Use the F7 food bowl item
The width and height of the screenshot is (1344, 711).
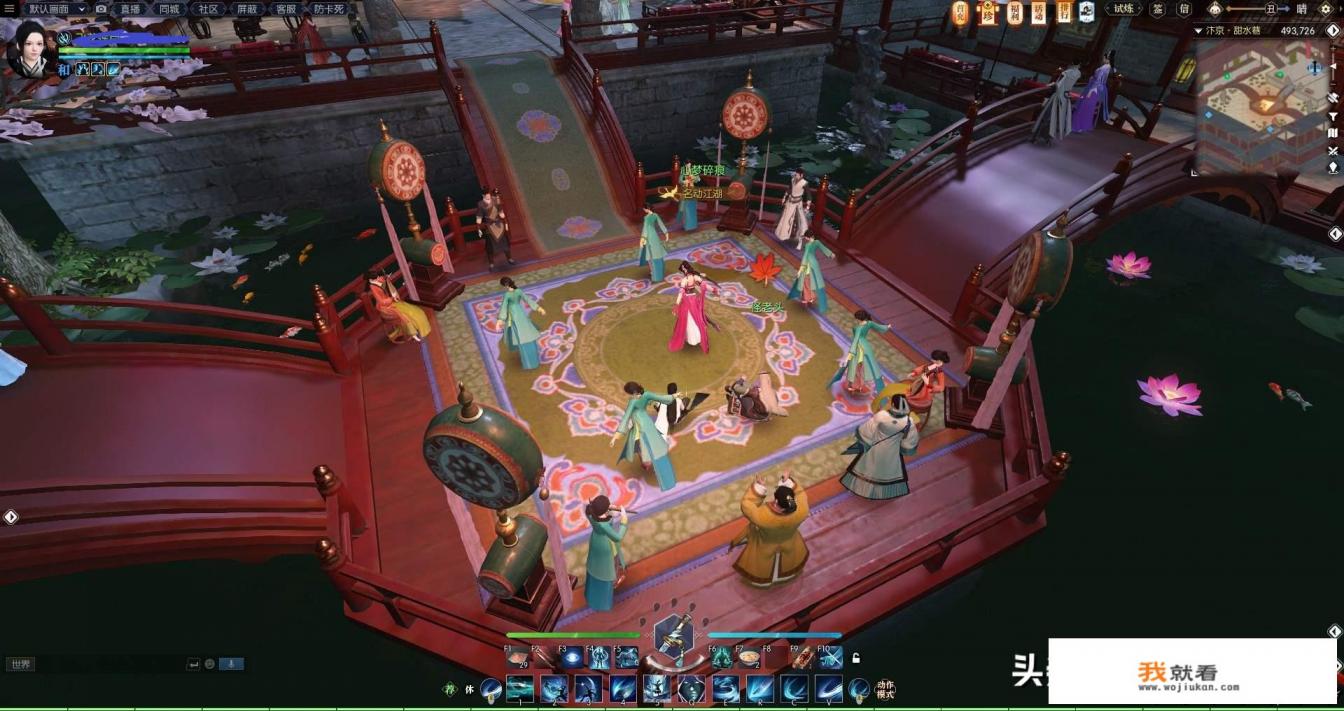click(x=748, y=657)
